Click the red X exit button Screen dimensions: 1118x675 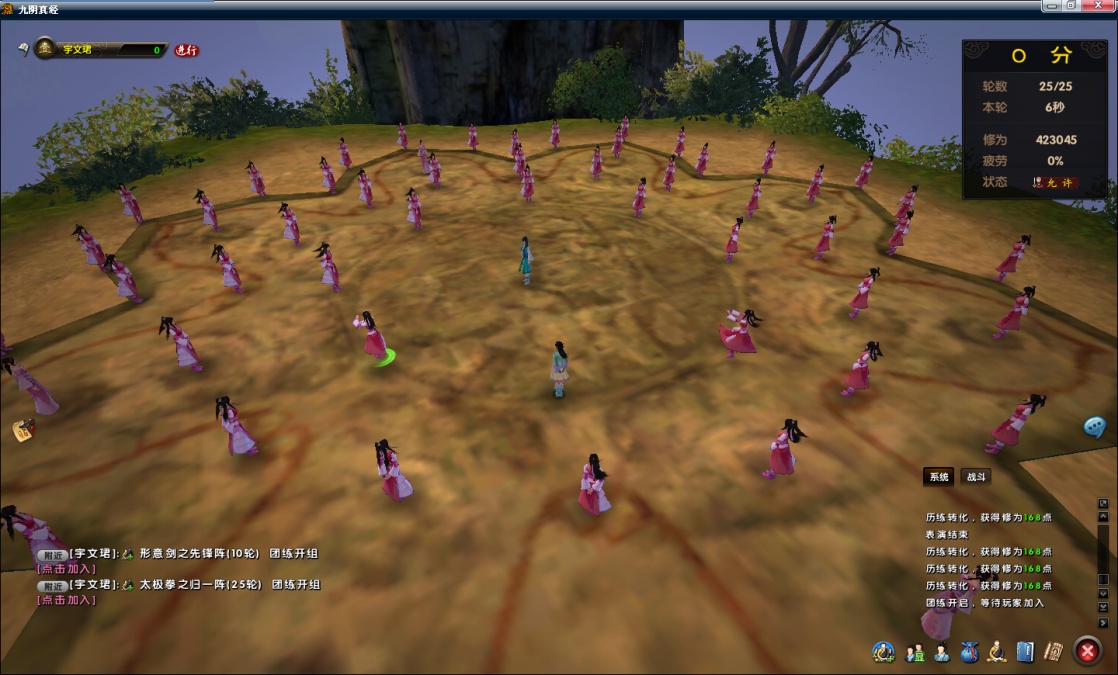point(1087,651)
